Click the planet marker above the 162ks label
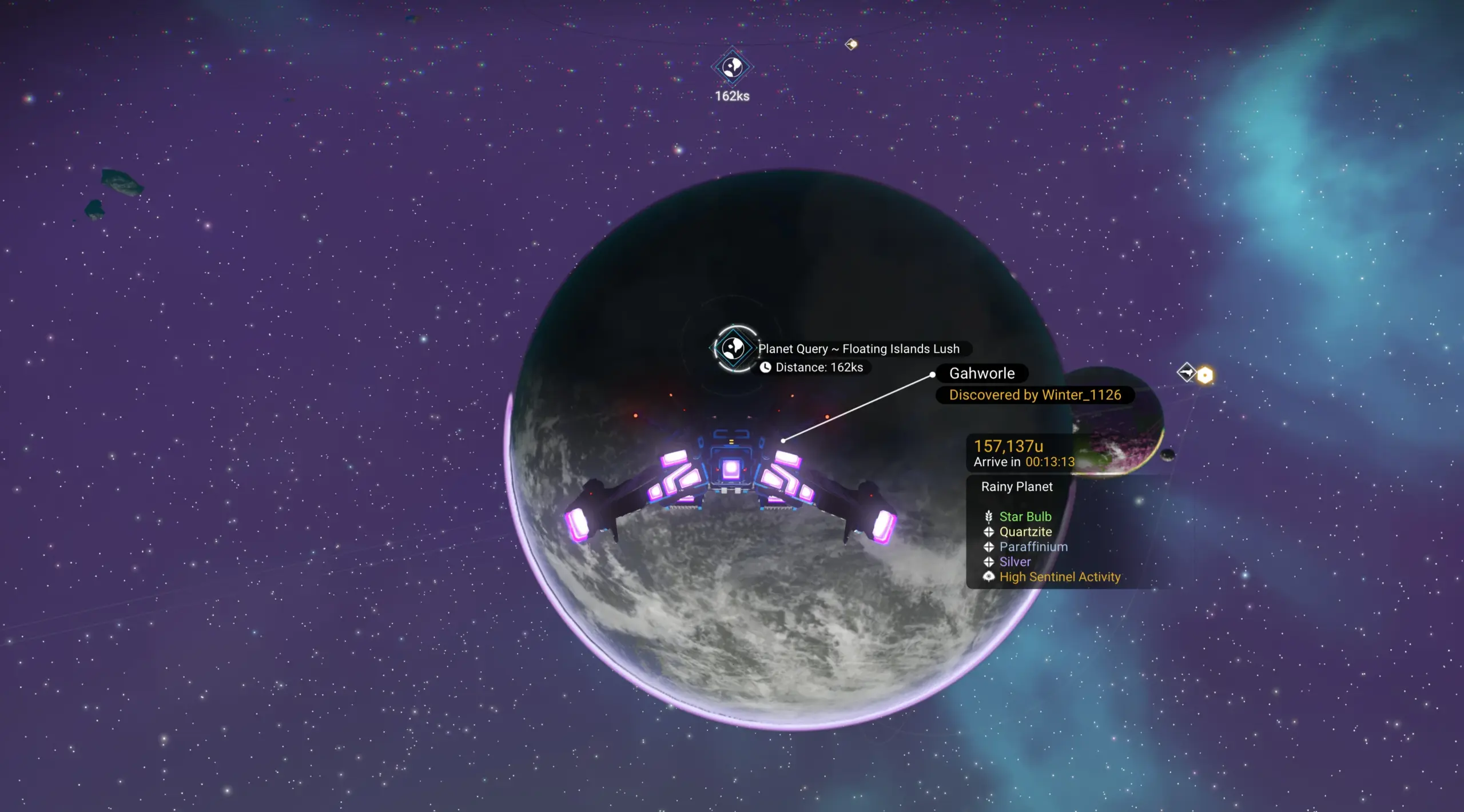This screenshot has height=812, width=1464. (733, 67)
